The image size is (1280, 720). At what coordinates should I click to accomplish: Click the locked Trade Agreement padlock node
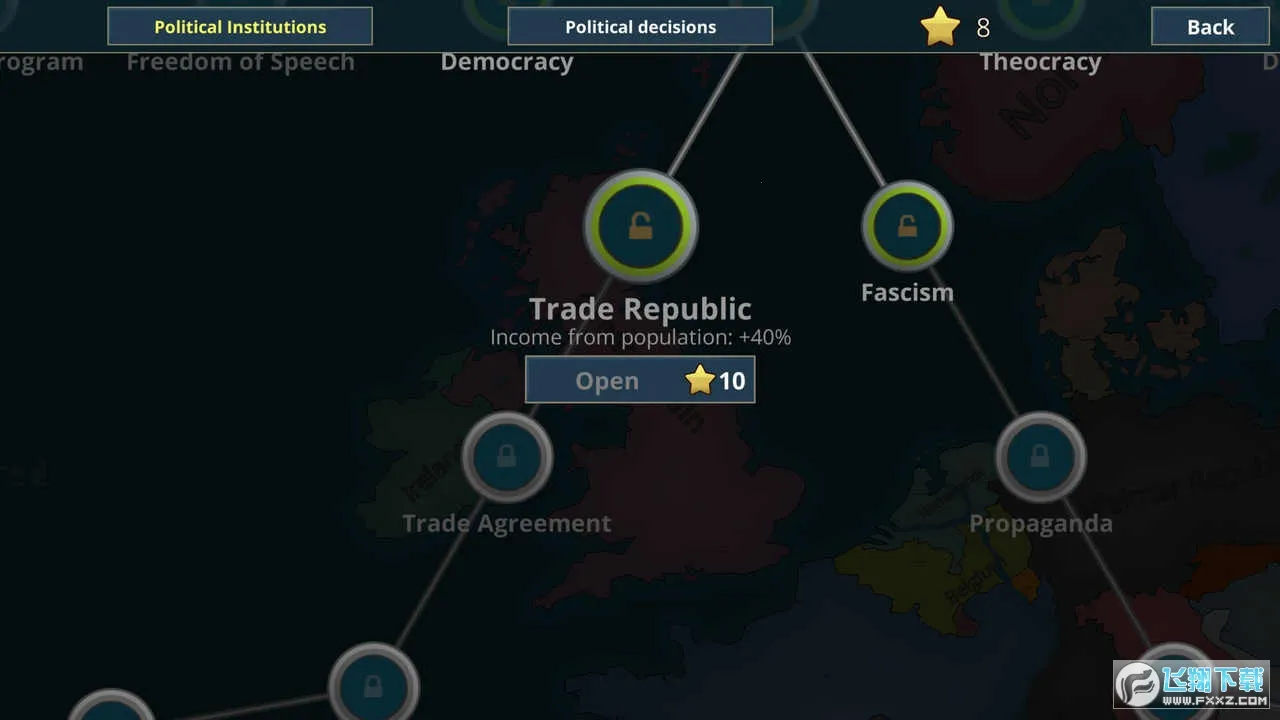coord(506,457)
